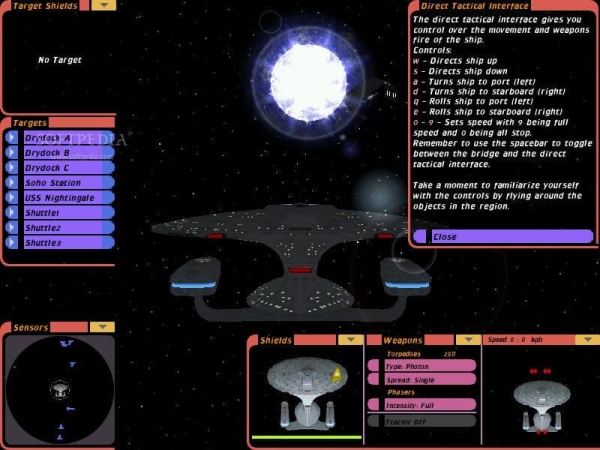Choose Shuttle2 as target
The image size is (600, 450).
tap(60, 228)
